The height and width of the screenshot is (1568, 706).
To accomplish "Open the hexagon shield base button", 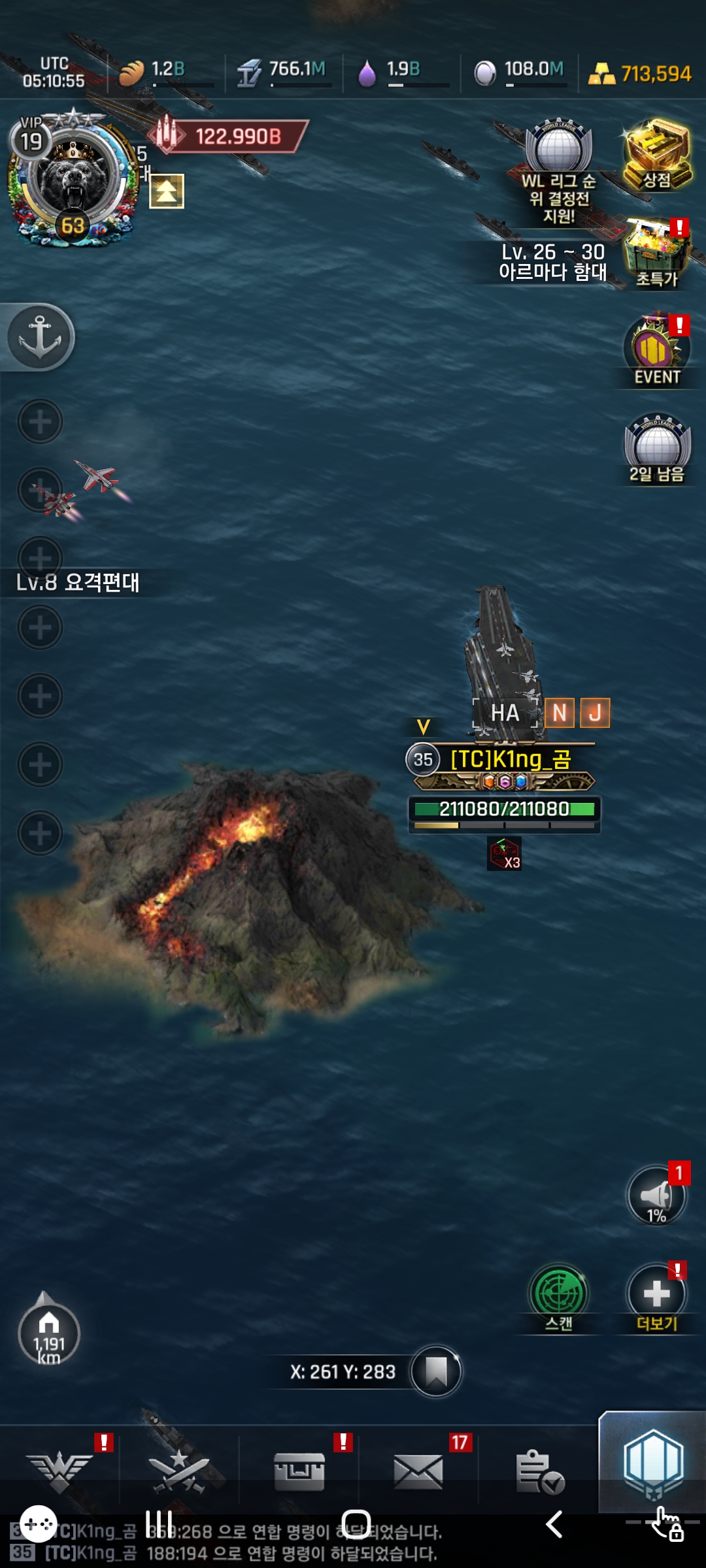I will [x=653, y=1463].
